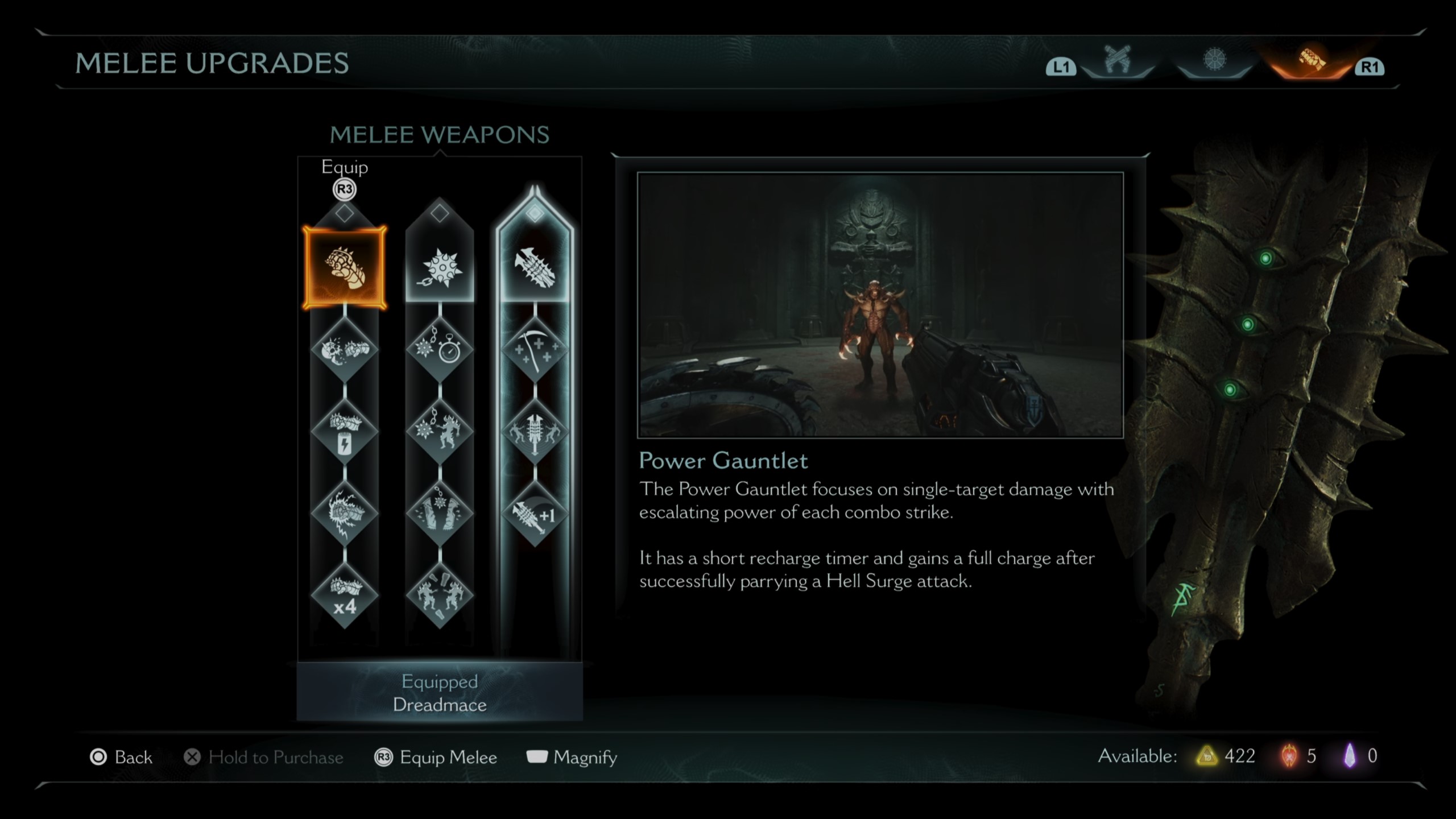The width and height of the screenshot is (1456, 819).
Task: Select flail hitting demon upgrade node
Action: tap(440, 431)
